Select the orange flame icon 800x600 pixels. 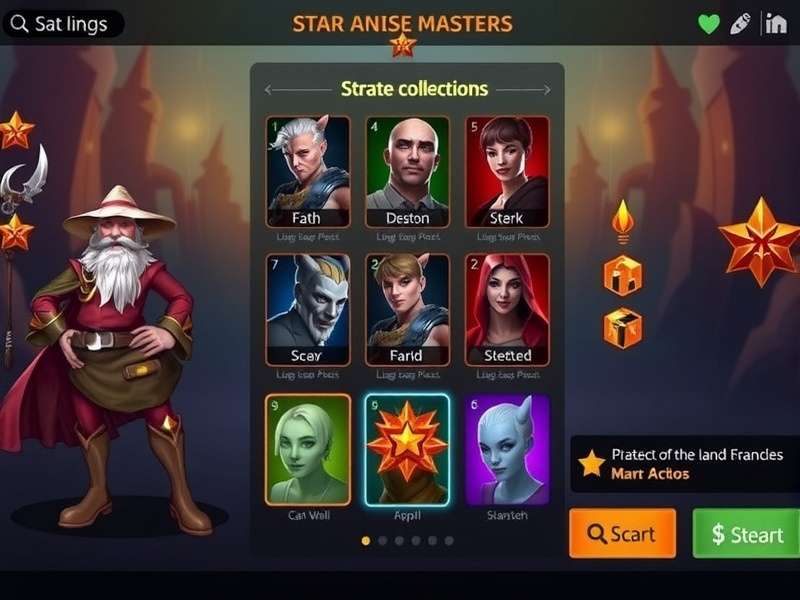(x=623, y=220)
